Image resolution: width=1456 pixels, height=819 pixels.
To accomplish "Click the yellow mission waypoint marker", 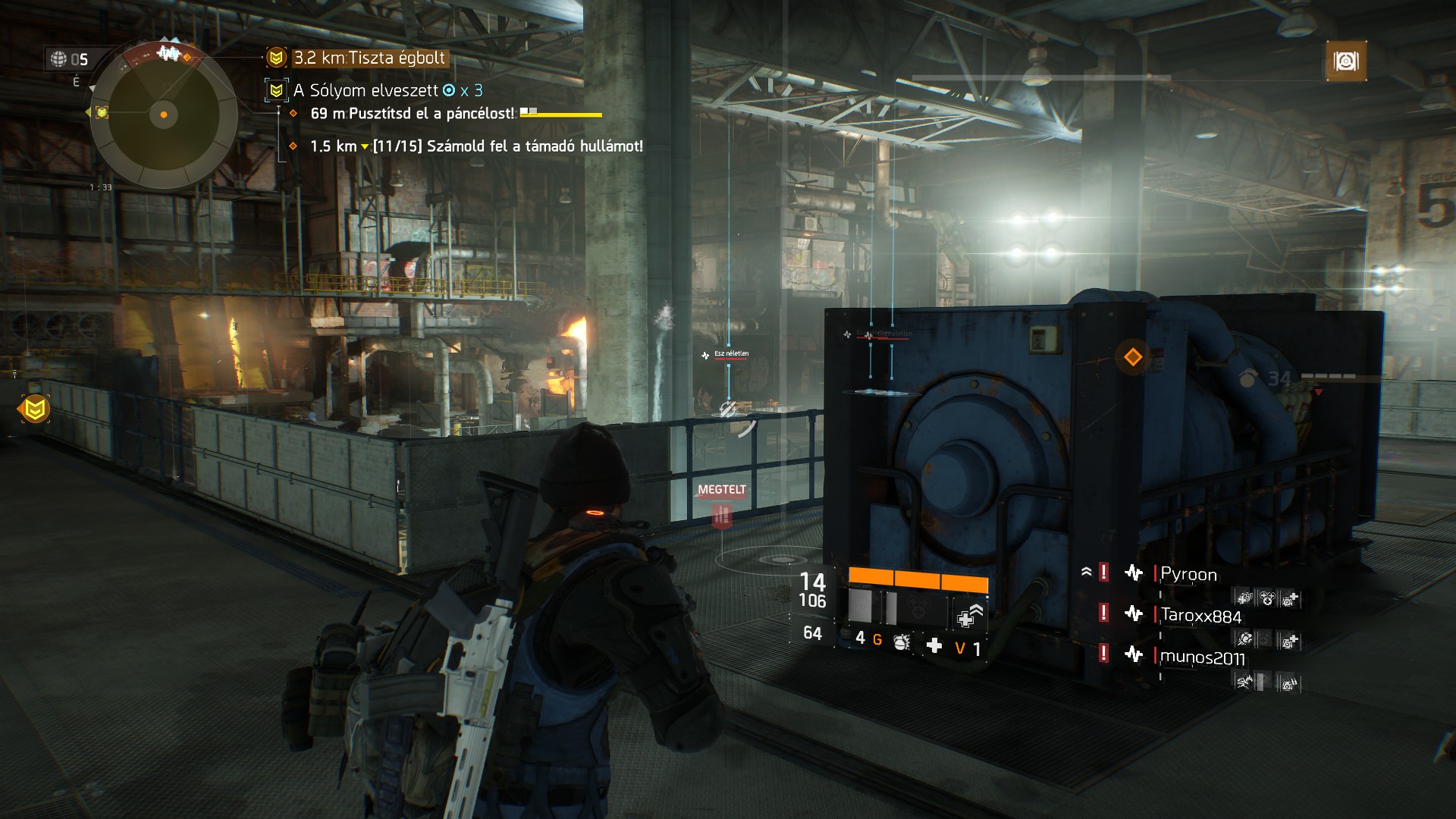I will [34, 409].
